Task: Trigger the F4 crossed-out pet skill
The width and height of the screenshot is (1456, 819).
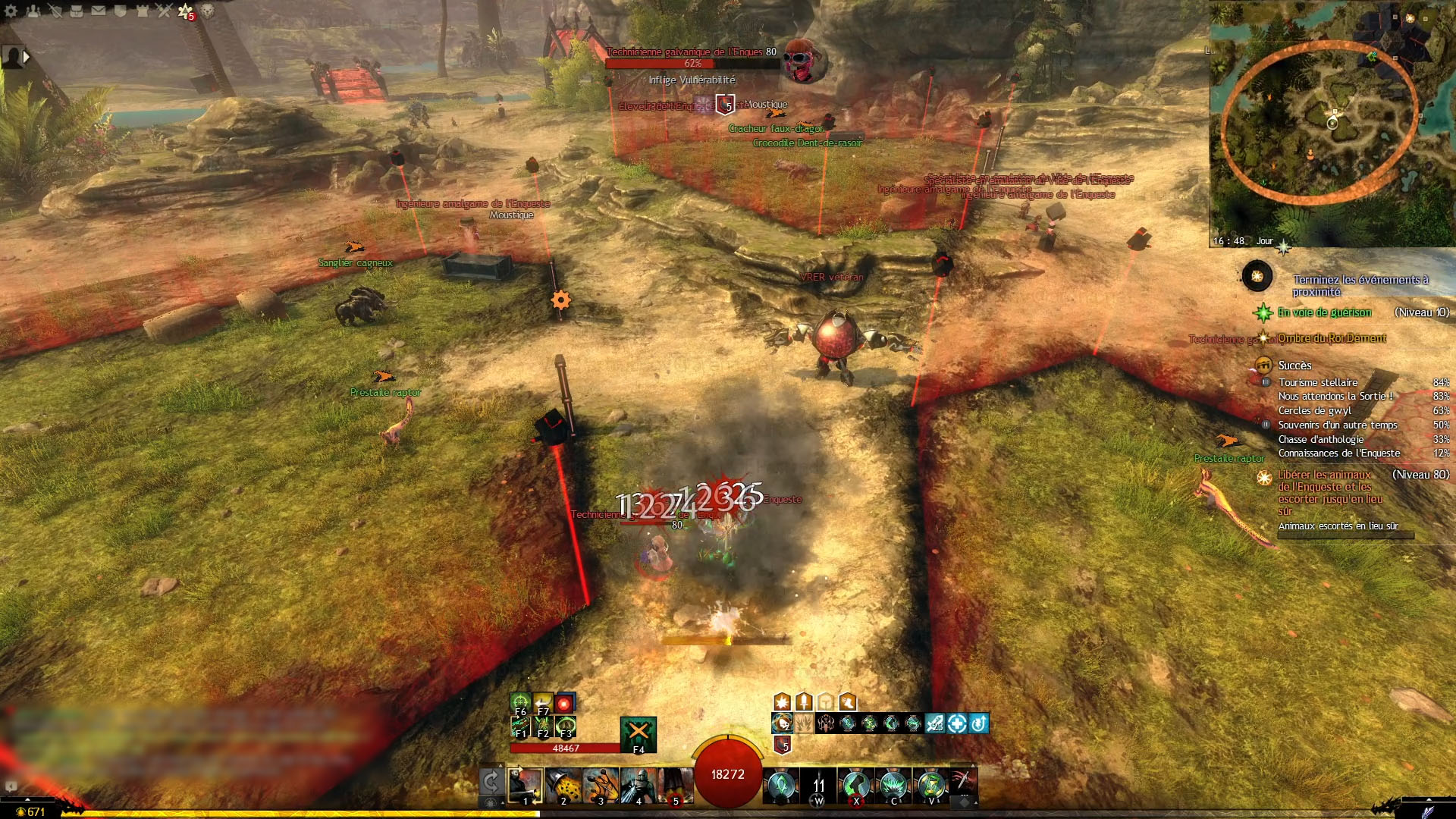Action: tap(638, 733)
